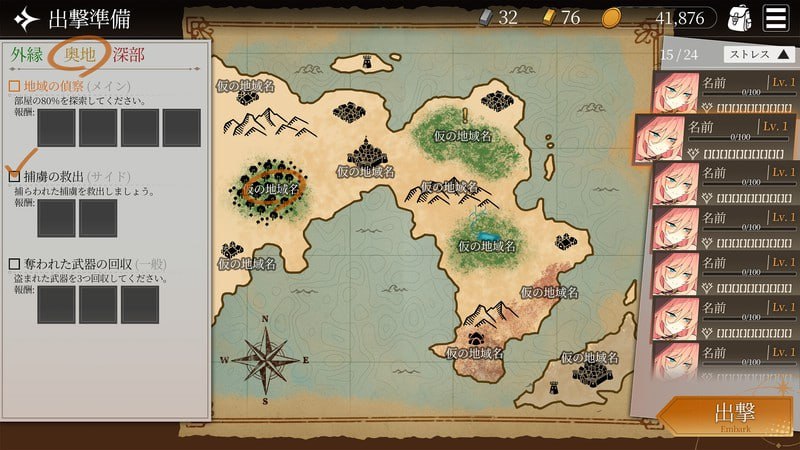Open the backpack inventory icon
Image resolution: width=800 pixels, height=450 pixels.
tap(740, 18)
